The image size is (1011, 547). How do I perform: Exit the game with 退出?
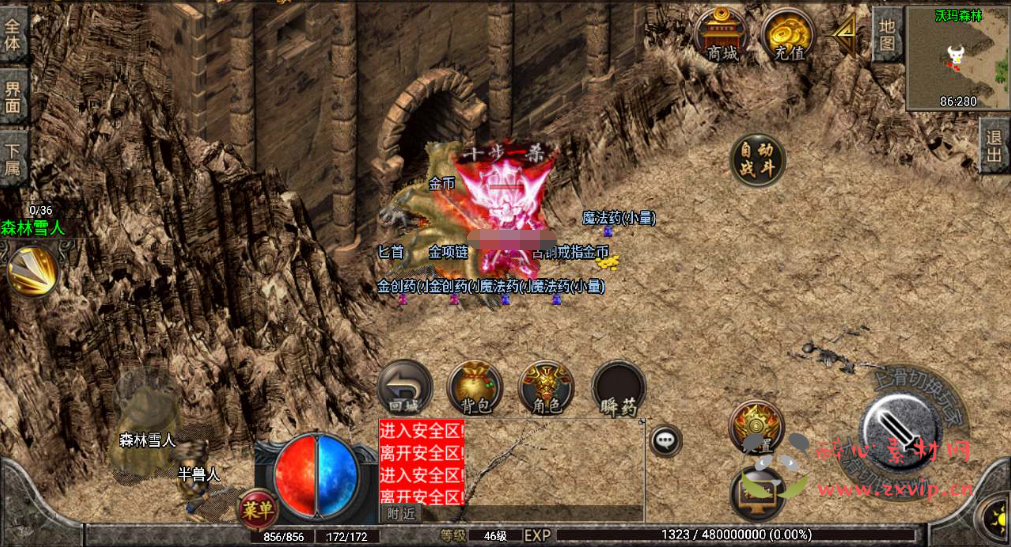[994, 146]
